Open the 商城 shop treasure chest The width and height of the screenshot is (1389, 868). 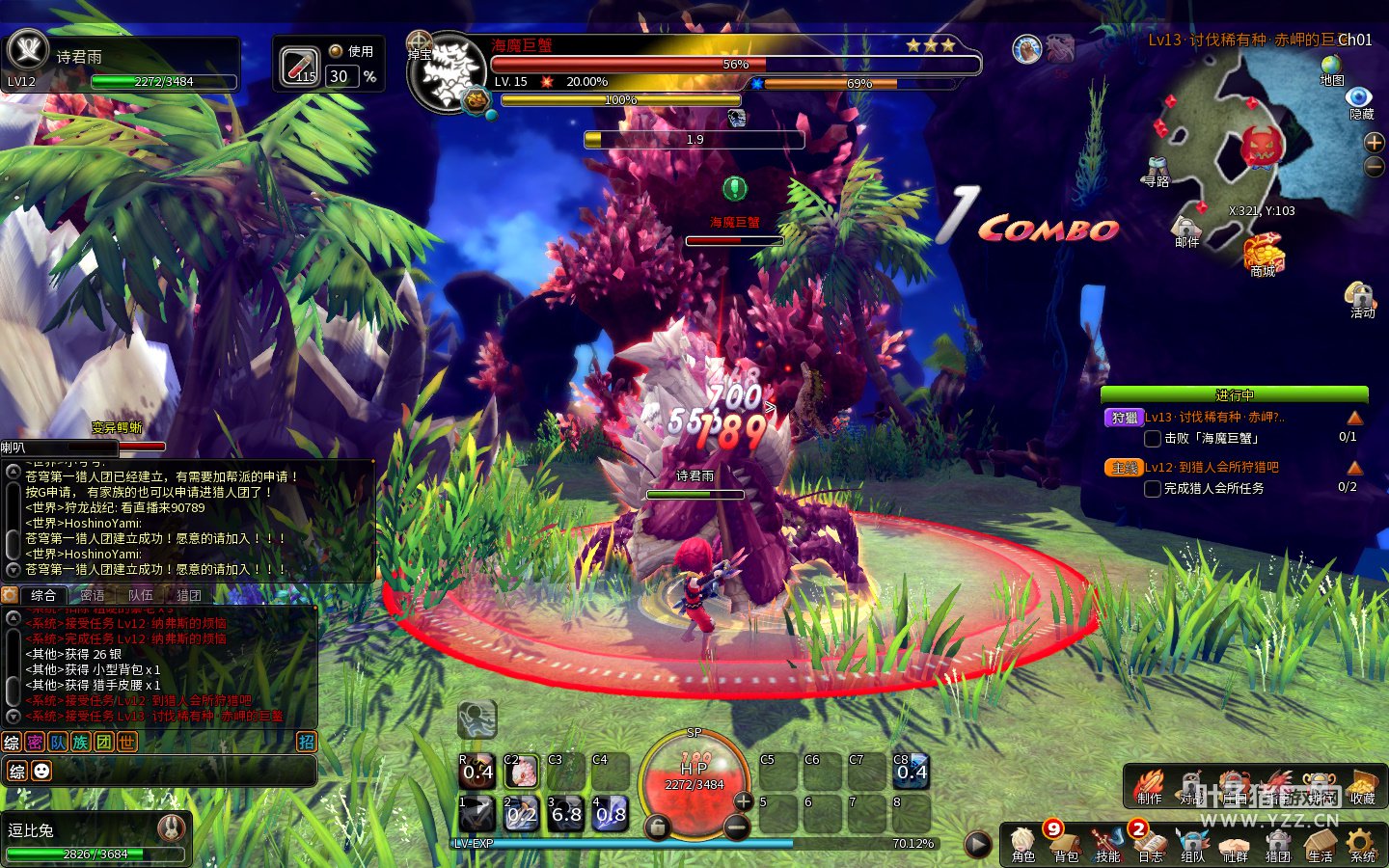point(1263,256)
